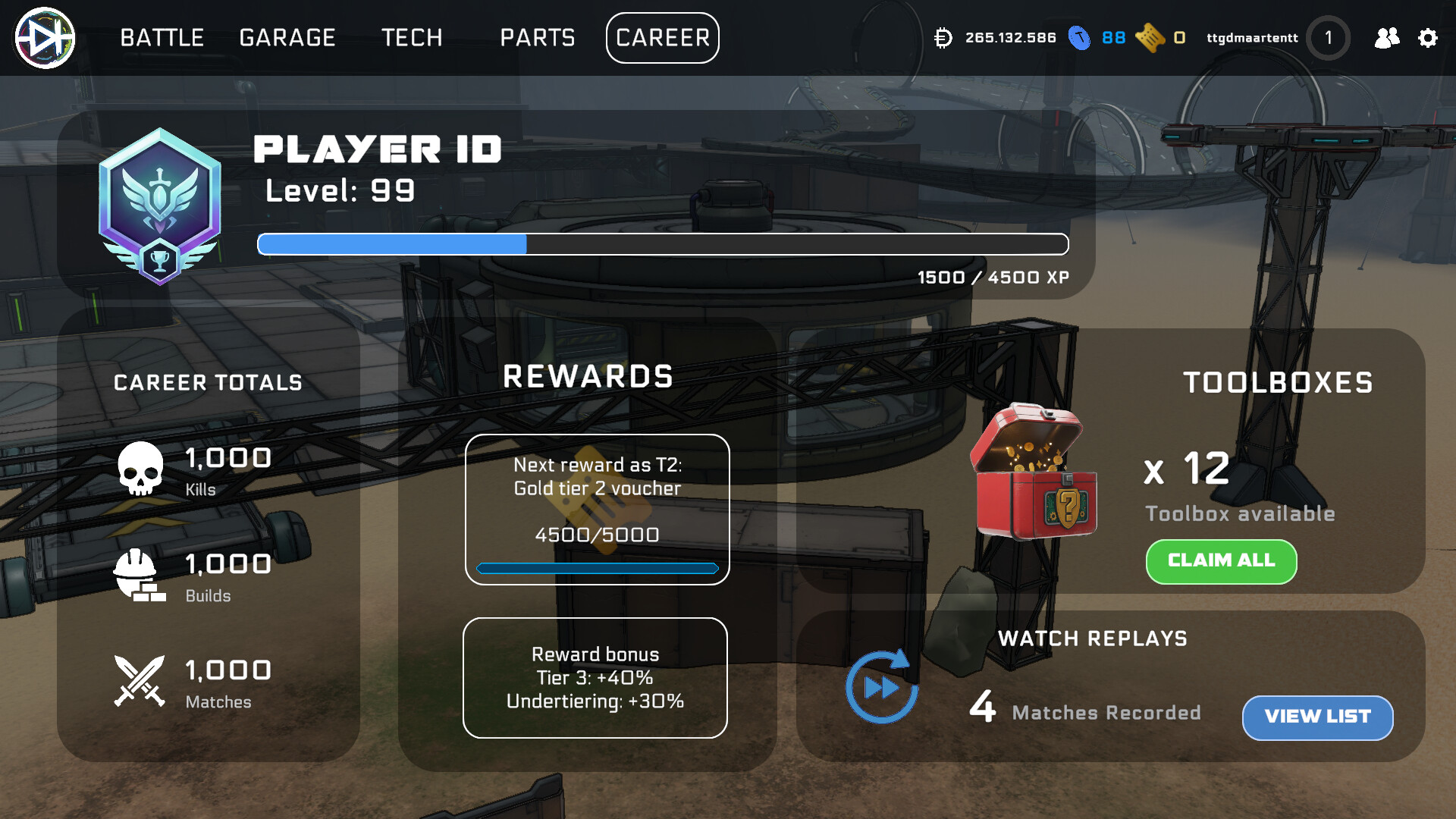The image size is (1456, 819).
Task: Click the blue tech token icon
Action: click(x=1079, y=38)
